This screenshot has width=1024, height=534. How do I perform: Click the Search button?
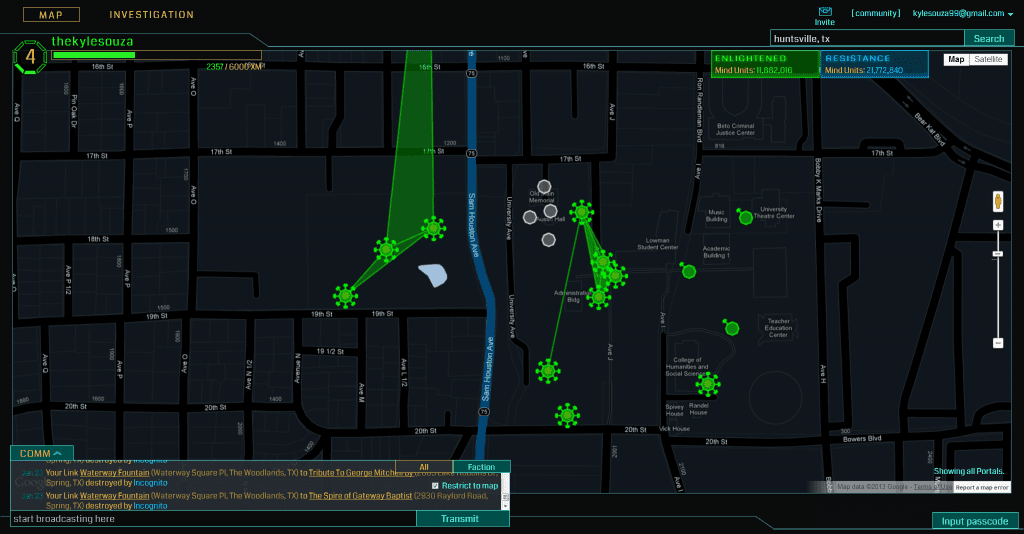(x=988, y=39)
